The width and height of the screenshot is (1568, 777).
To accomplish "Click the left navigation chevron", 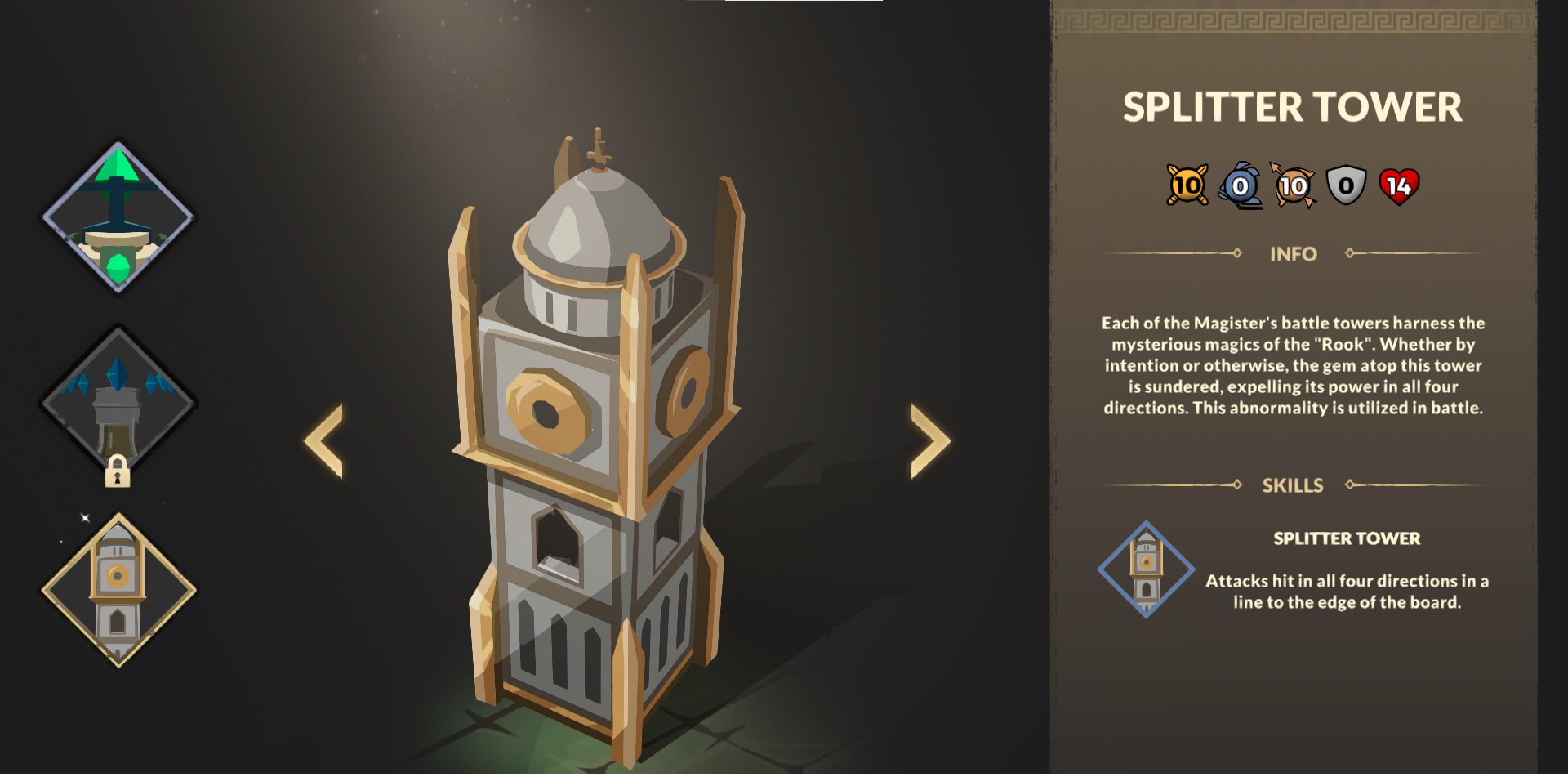I will click(325, 439).
